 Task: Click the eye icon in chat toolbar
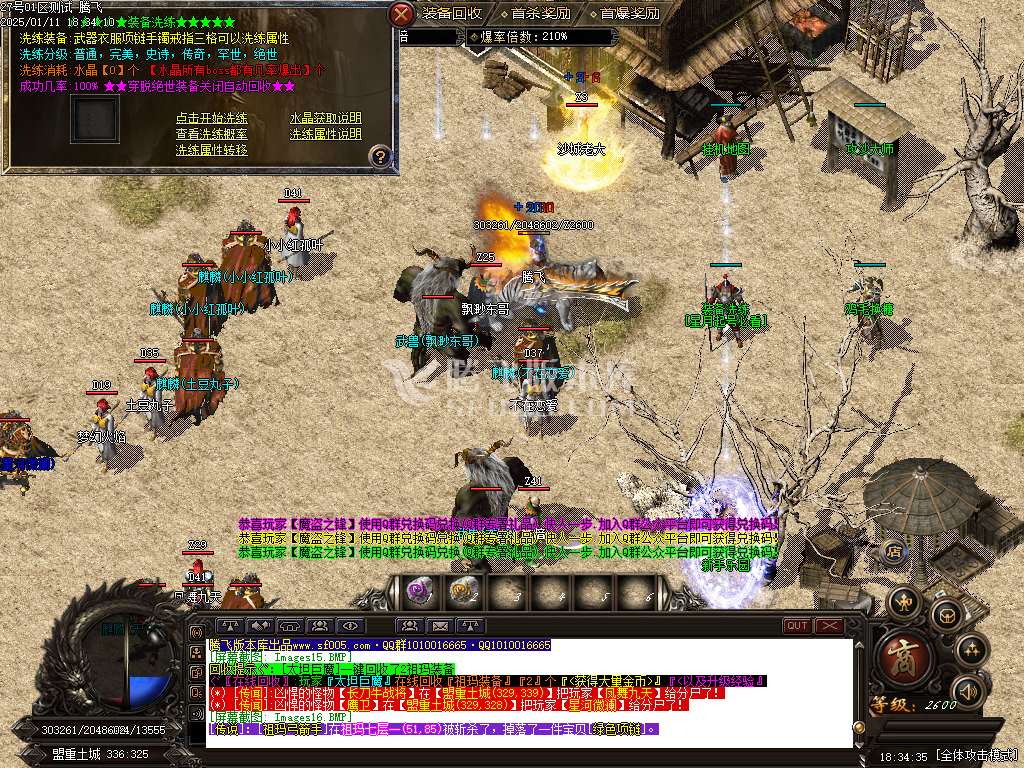click(349, 626)
